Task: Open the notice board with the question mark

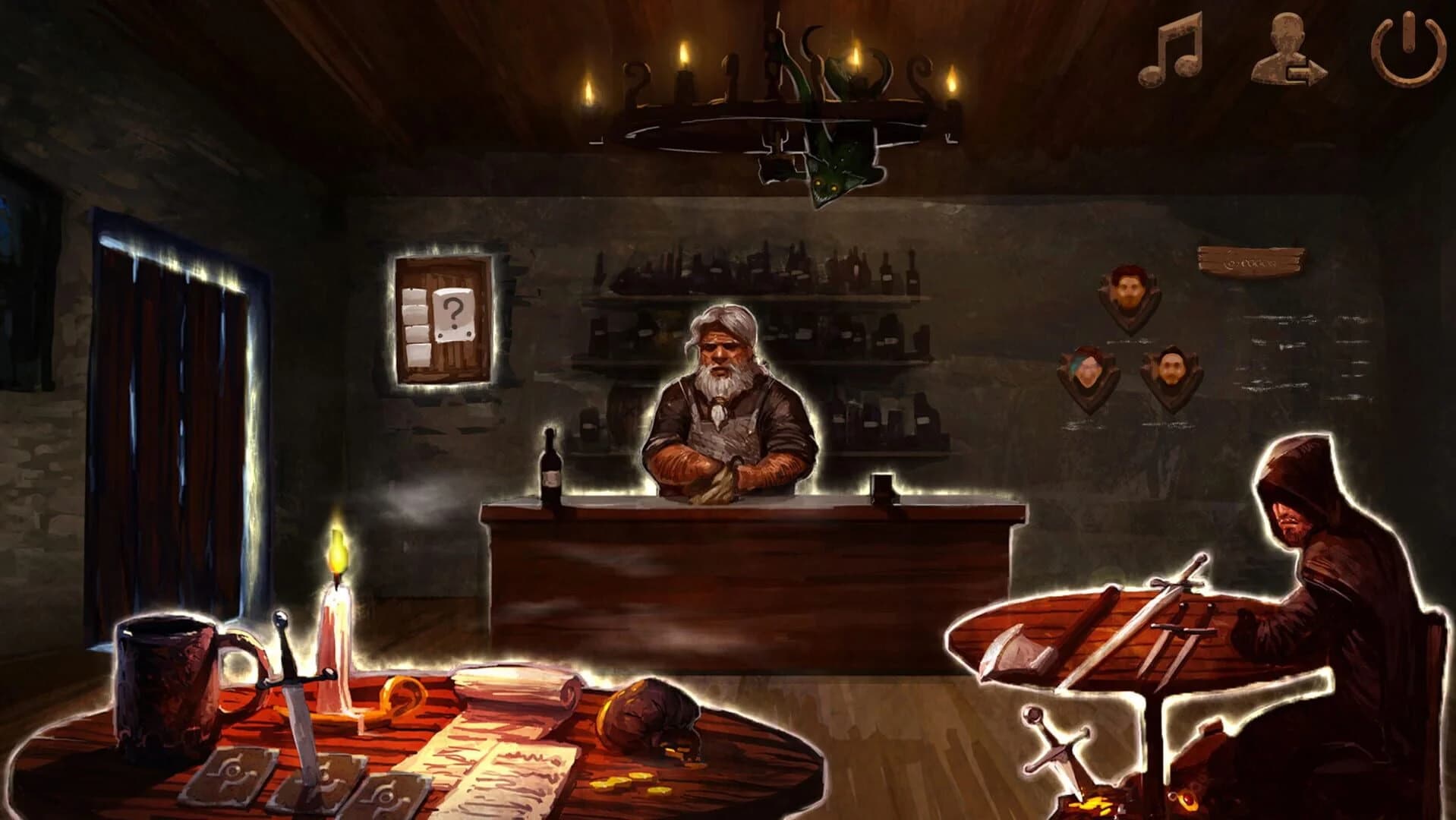Action: coord(442,319)
